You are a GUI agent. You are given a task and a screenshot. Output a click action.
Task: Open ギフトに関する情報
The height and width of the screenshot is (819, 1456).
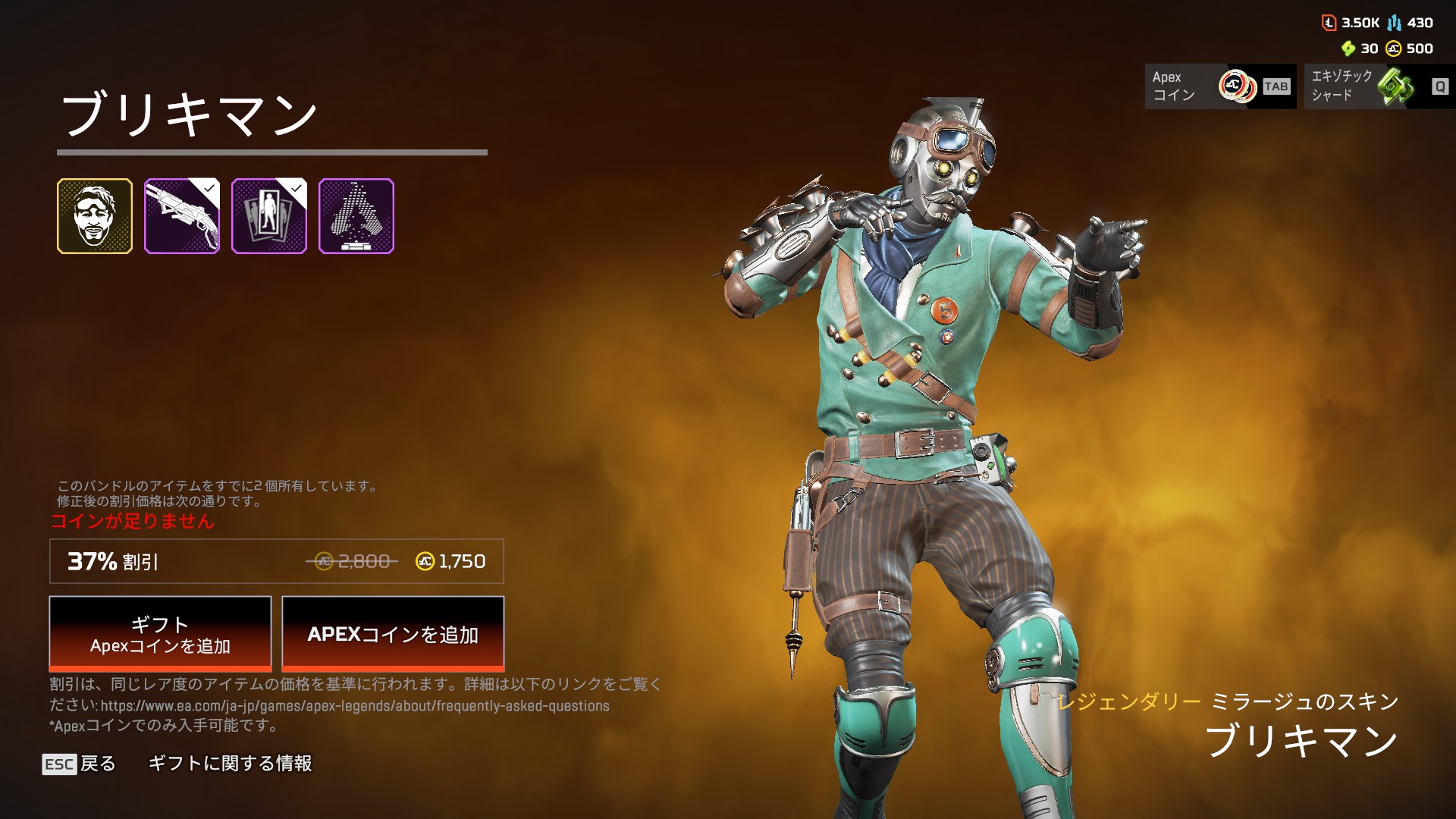coord(230,764)
